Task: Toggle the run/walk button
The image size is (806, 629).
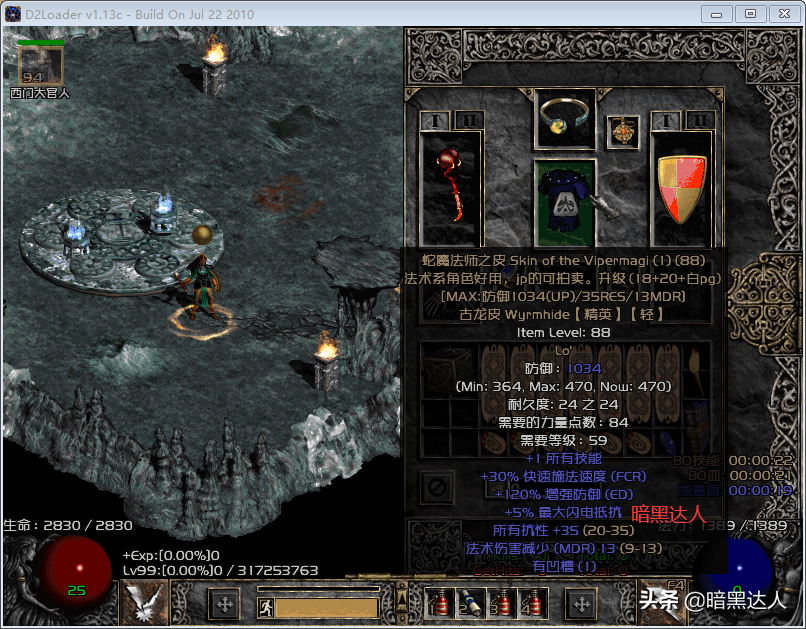Action: 265,606
